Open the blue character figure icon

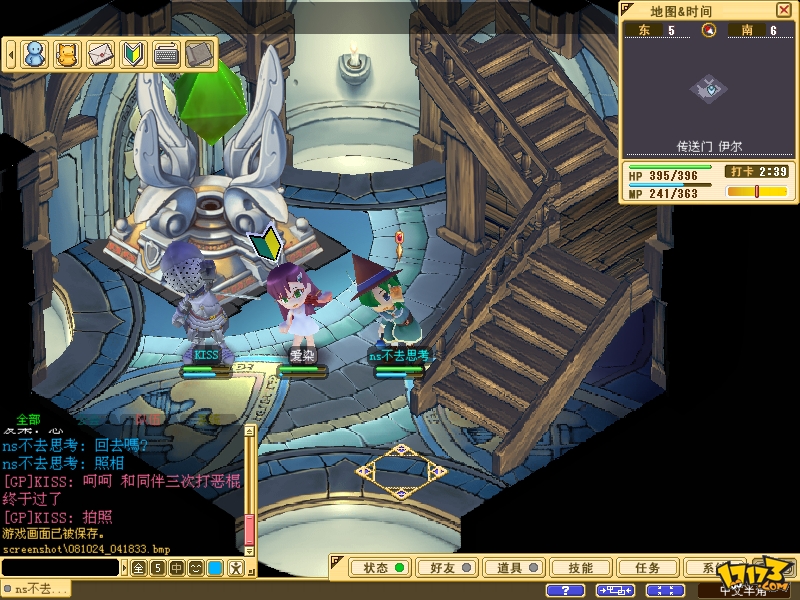35,53
